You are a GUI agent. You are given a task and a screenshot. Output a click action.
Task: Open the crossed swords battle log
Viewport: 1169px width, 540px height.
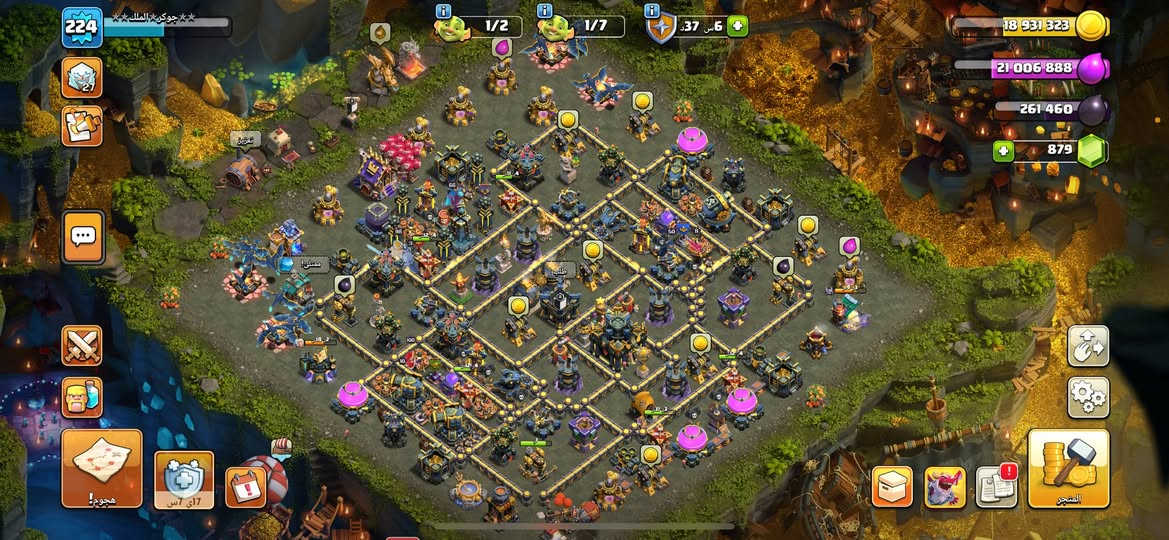tap(82, 345)
